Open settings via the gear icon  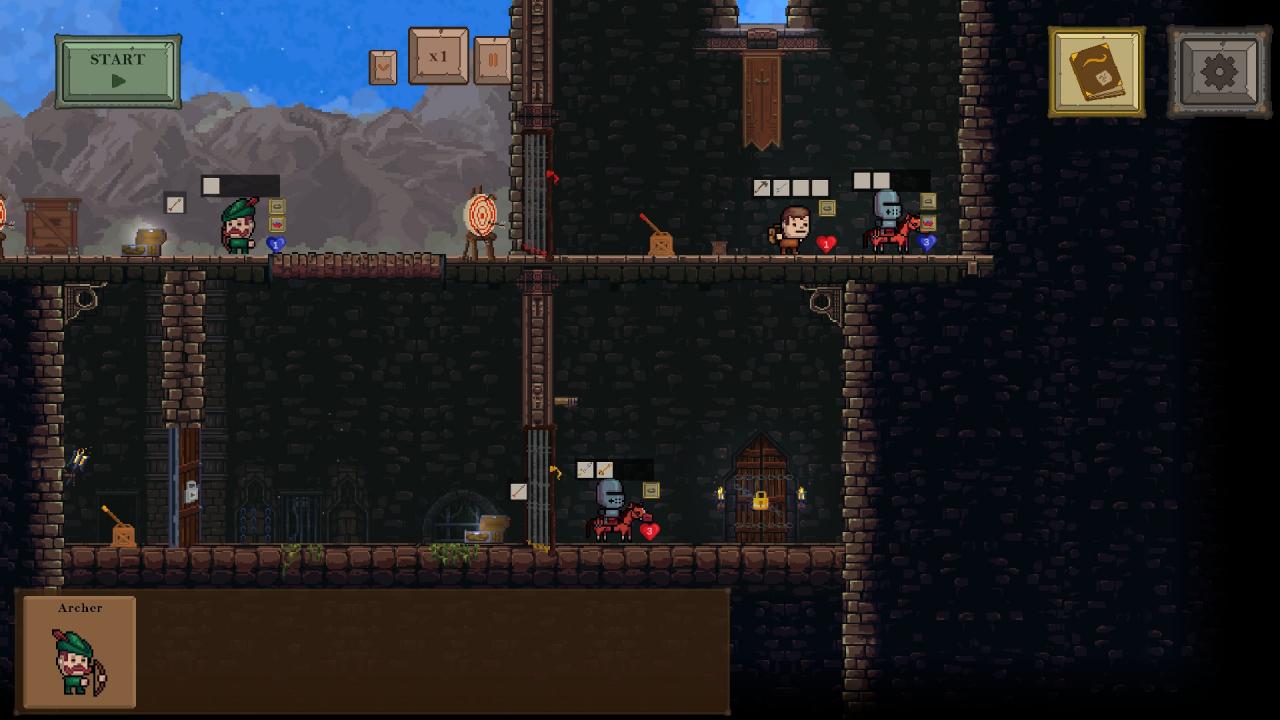[x=1218, y=72]
